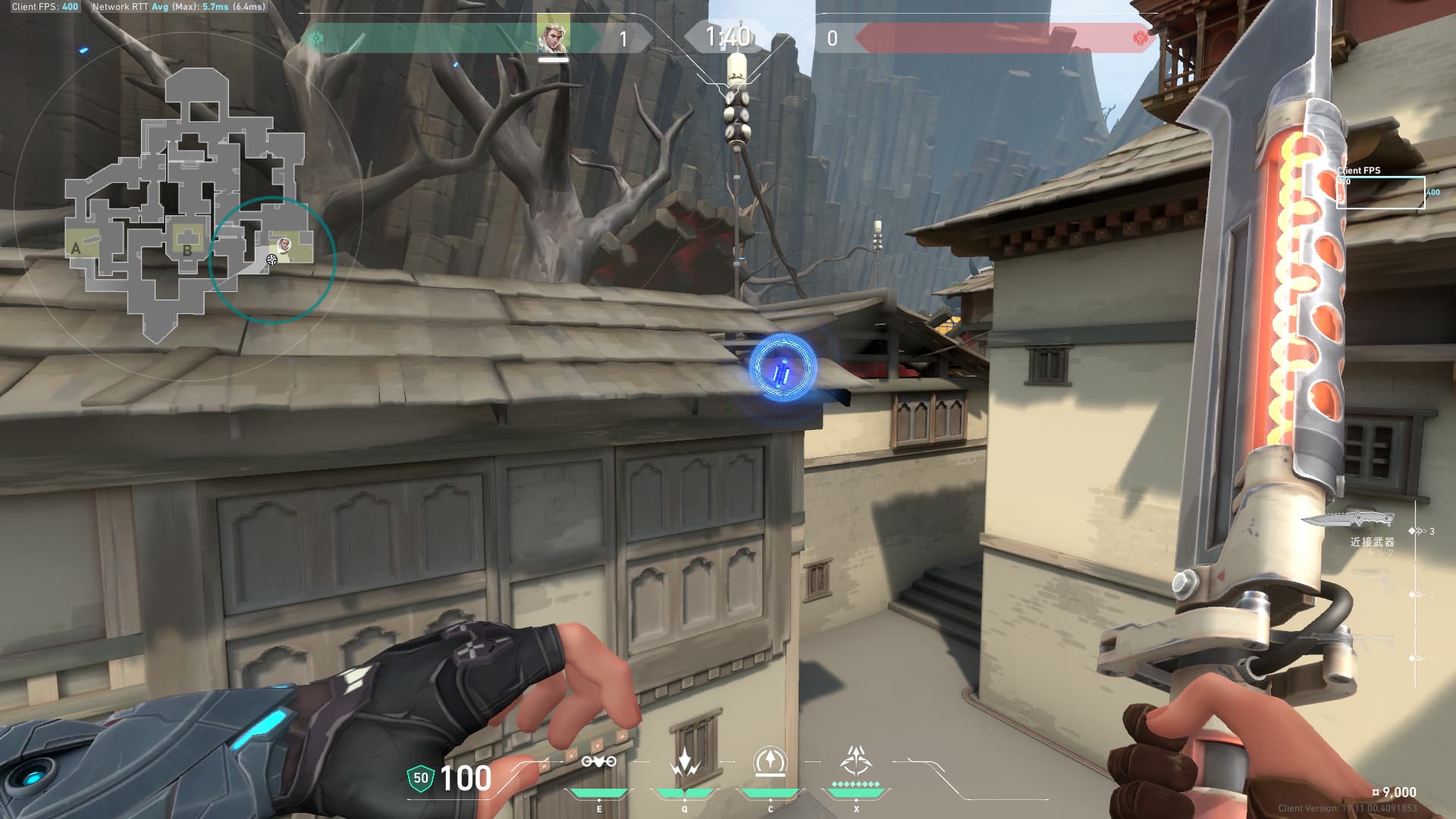Select the agent portrait in top scoreboard

pyautogui.click(x=553, y=36)
